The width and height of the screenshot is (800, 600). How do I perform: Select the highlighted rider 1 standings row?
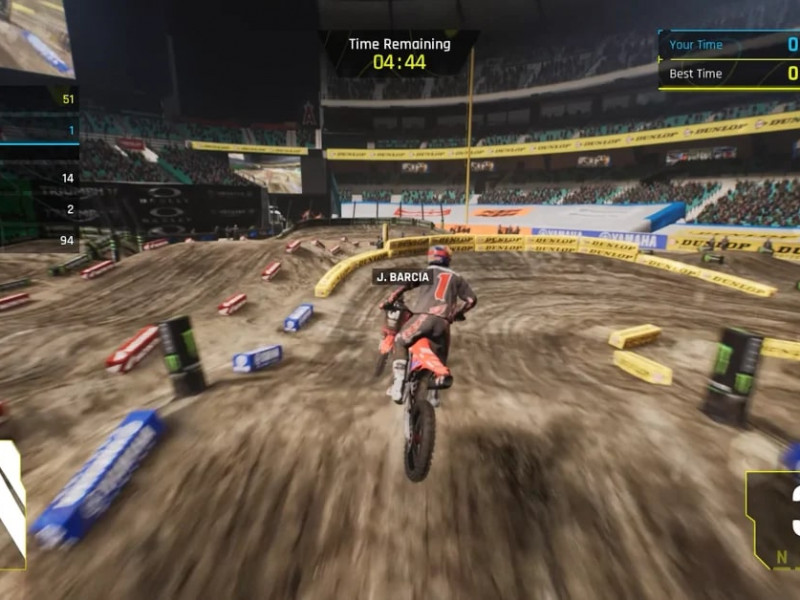point(40,130)
